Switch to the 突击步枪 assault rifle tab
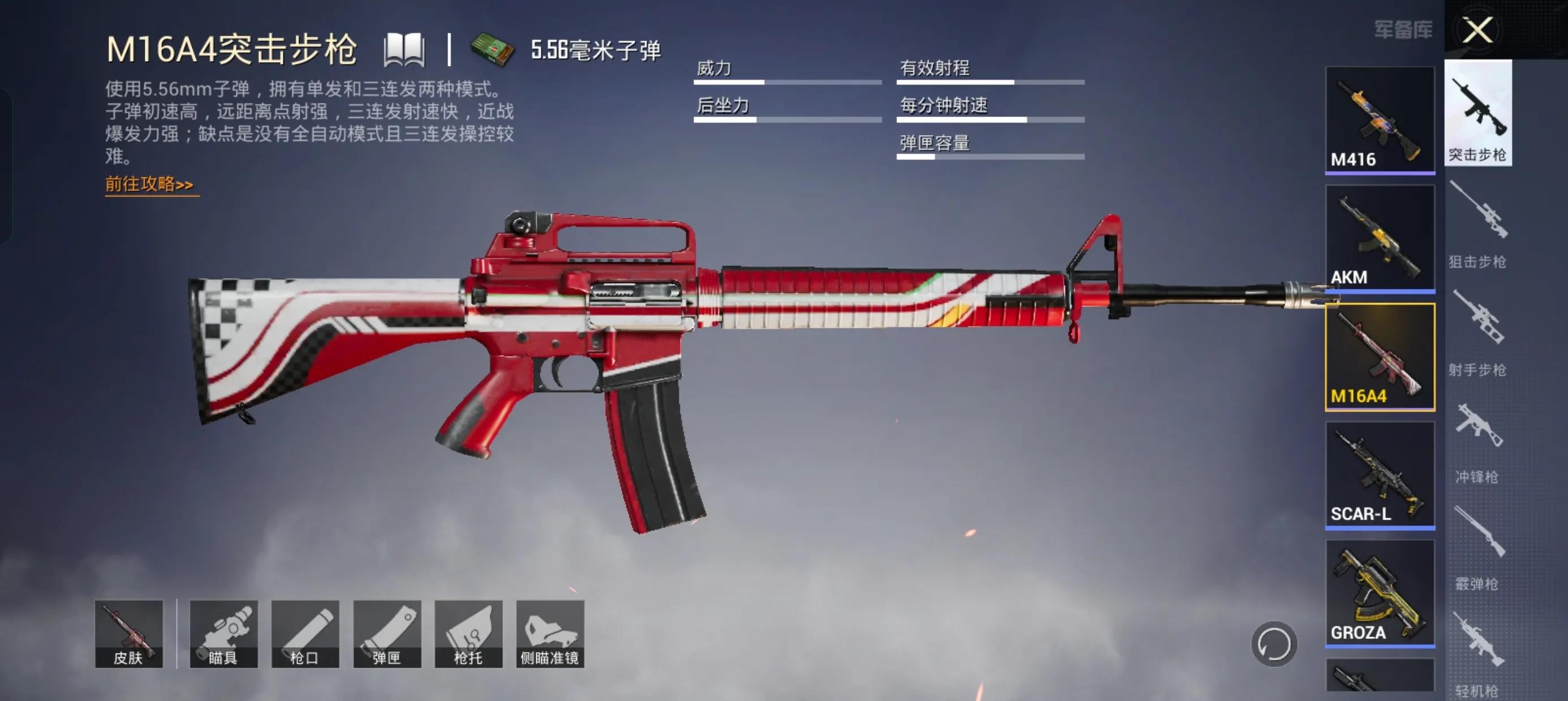This screenshot has width=1568, height=701. (x=1478, y=114)
